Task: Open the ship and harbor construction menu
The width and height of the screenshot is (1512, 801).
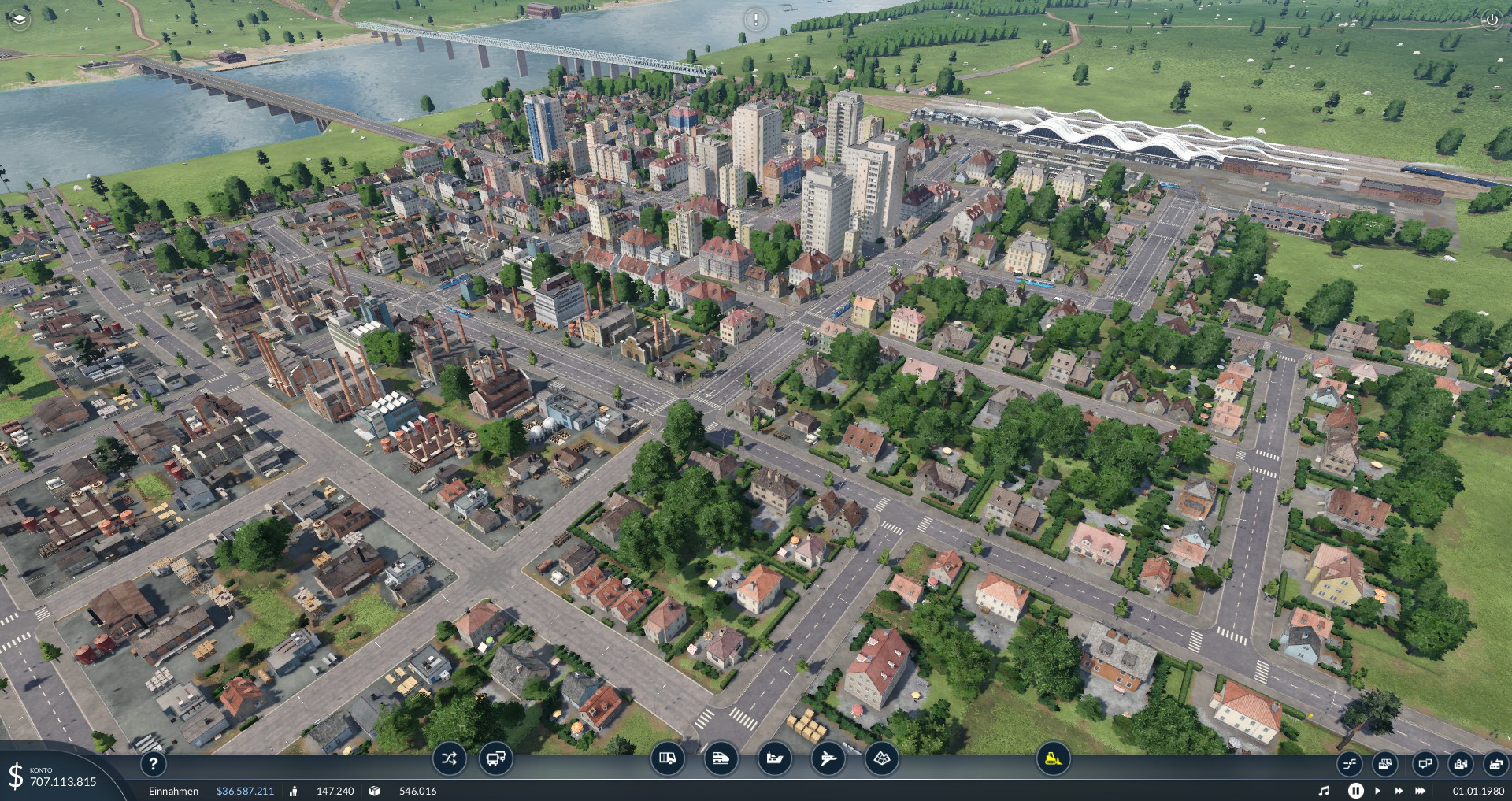Action: (x=774, y=759)
